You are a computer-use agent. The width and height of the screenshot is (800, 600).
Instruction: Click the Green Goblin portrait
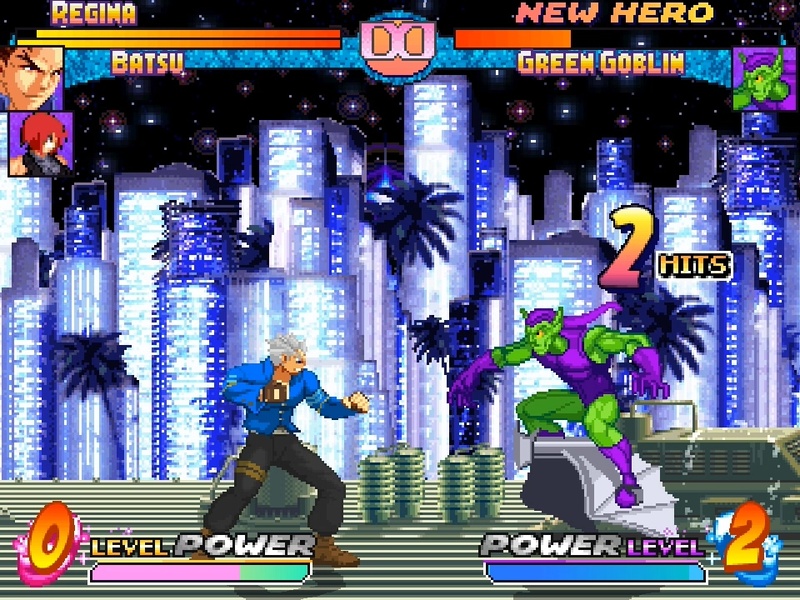[764, 78]
